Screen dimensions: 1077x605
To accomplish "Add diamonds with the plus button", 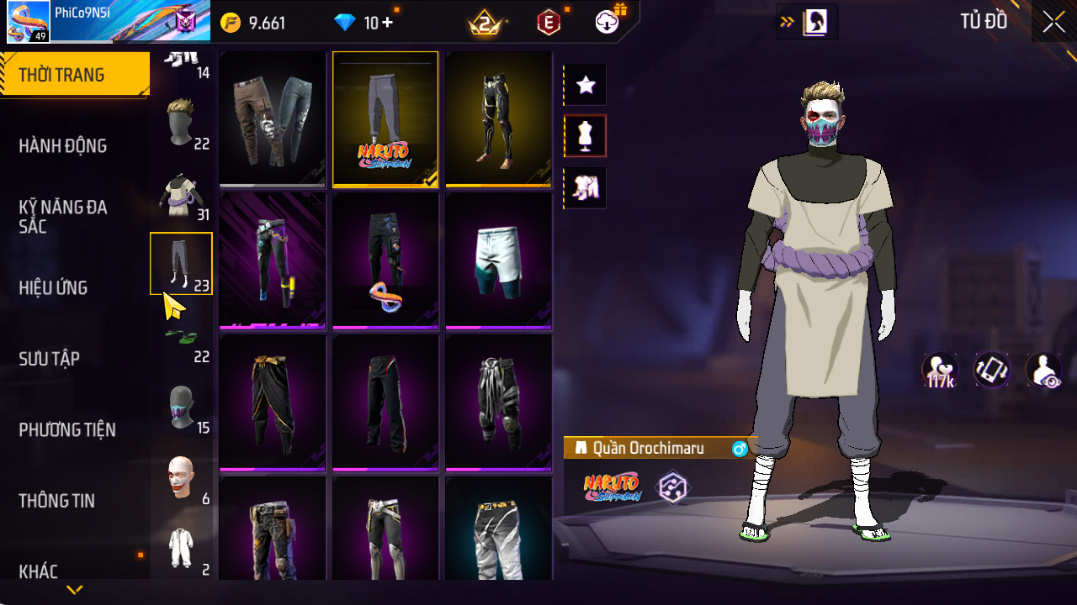I will [x=387, y=23].
